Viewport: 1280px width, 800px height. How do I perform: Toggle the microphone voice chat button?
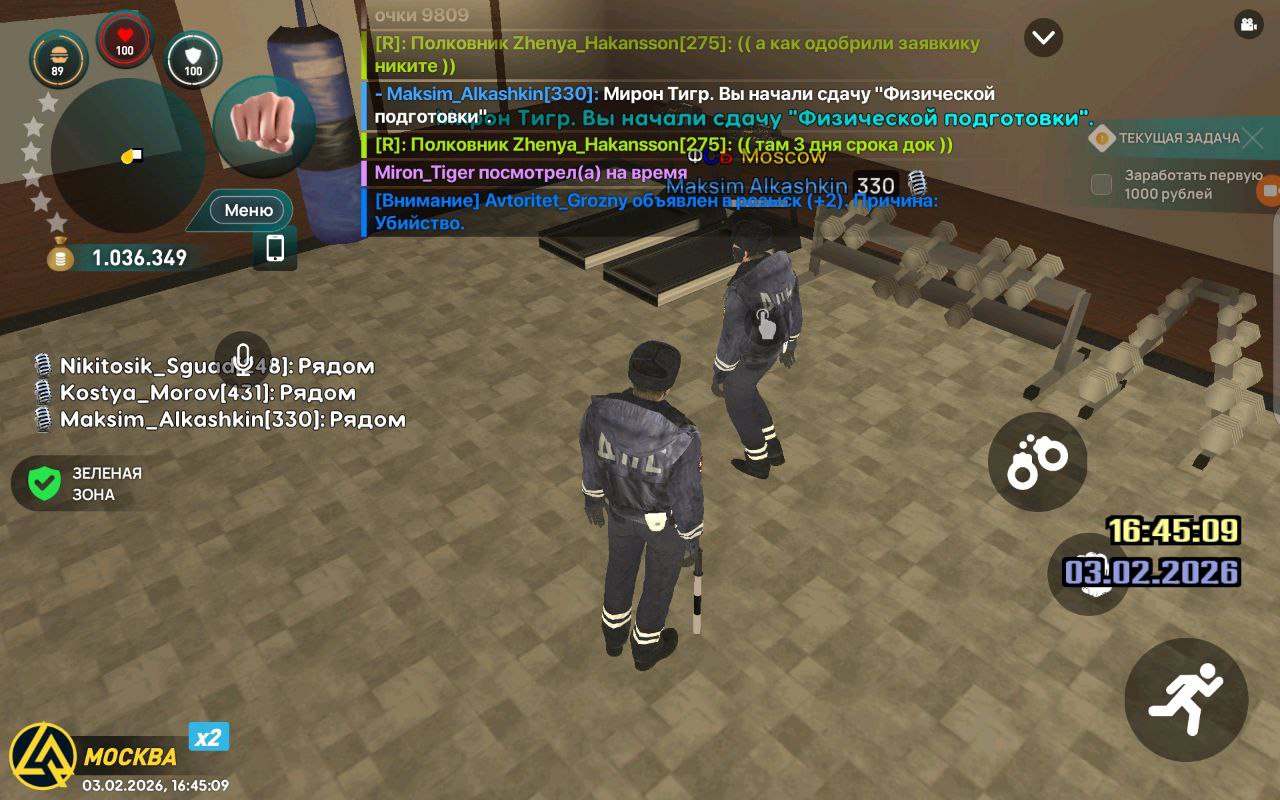click(242, 359)
